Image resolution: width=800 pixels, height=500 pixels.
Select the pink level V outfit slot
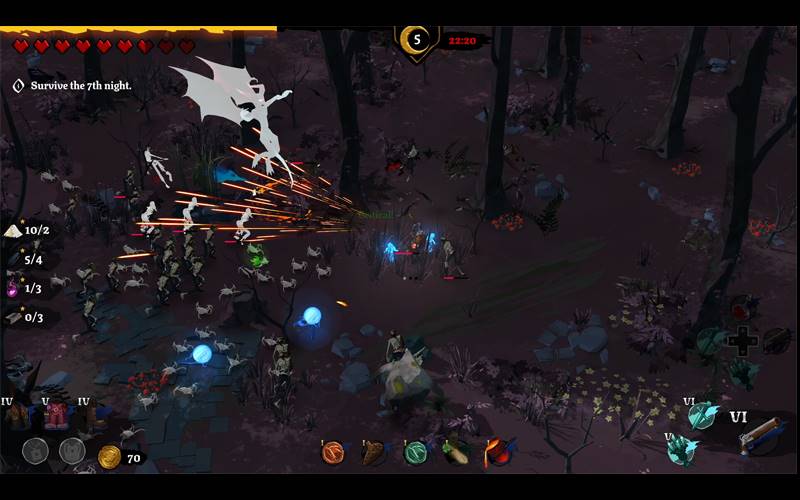(55, 416)
